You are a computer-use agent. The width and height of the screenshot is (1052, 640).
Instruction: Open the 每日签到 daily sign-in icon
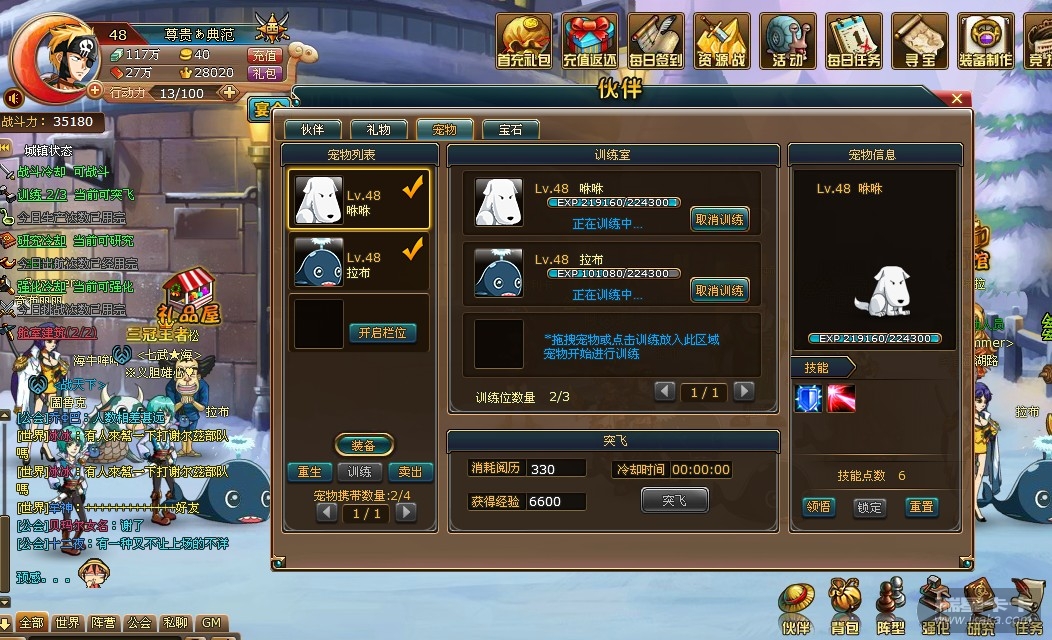click(656, 42)
